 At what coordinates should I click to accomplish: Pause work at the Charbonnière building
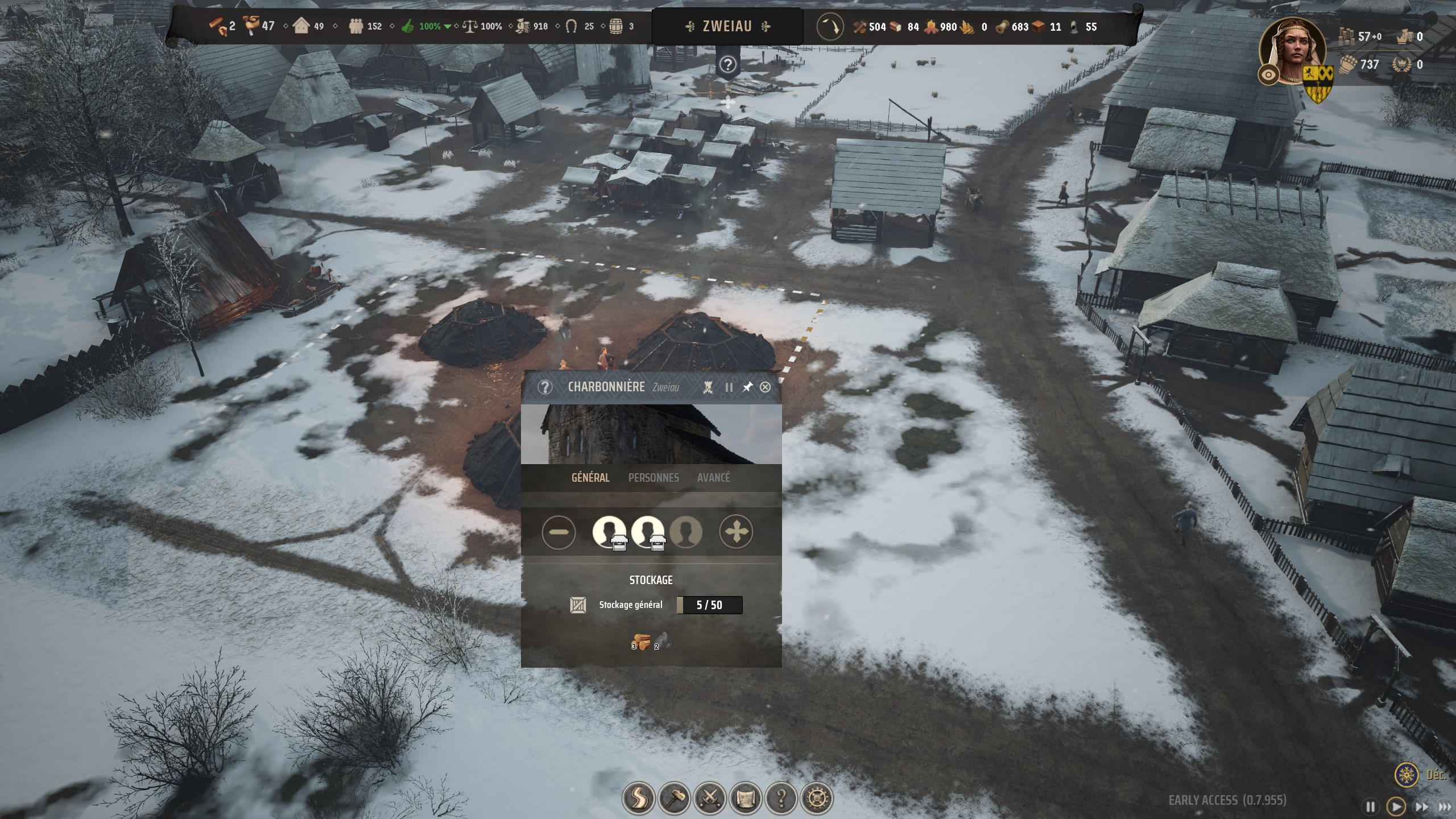click(729, 387)
